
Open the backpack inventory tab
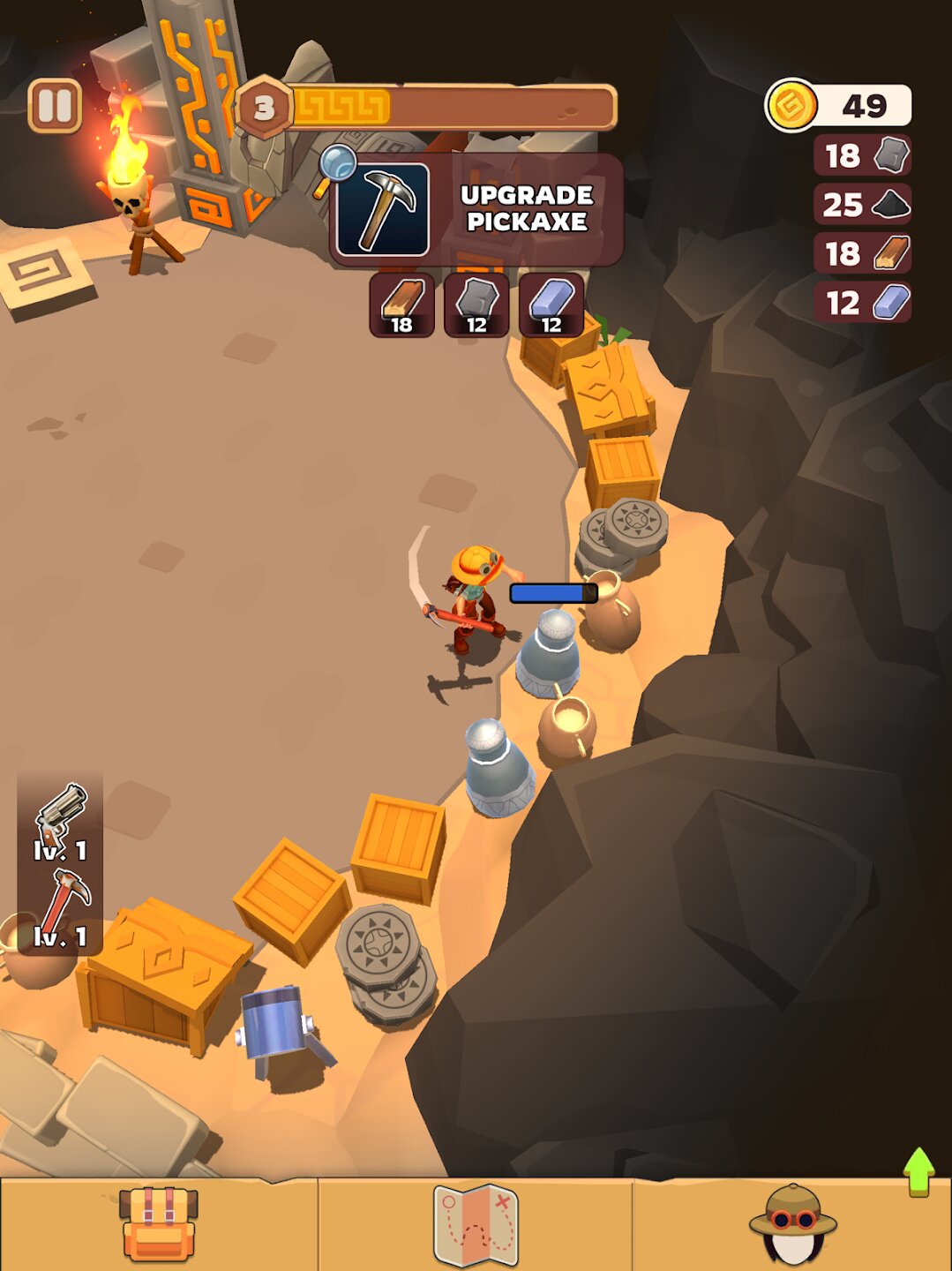click(x=159, y=1224)
